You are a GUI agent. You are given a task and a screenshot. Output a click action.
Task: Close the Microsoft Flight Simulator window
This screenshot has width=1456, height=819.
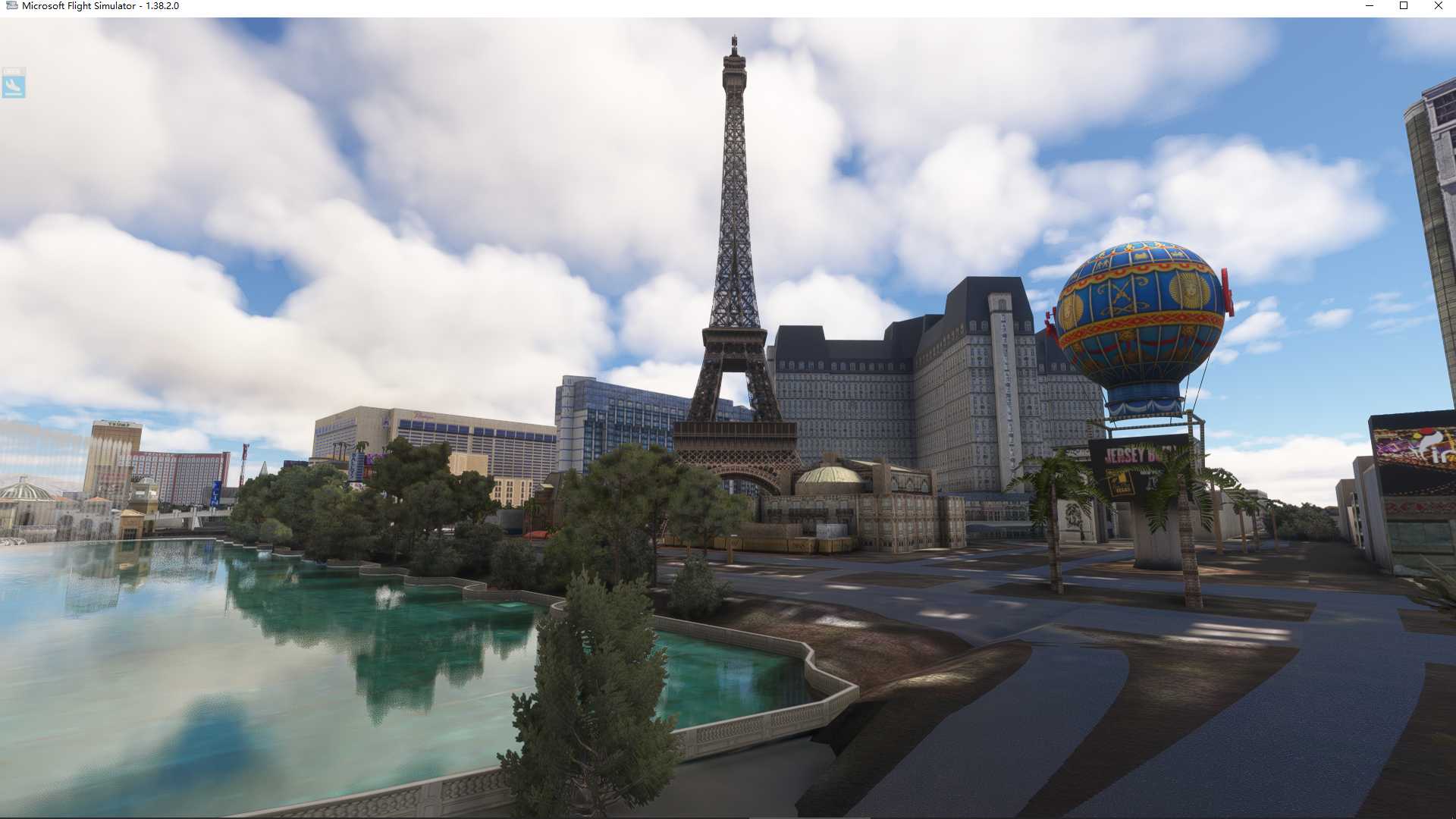pyautogui.click(x=1438, y=6)
